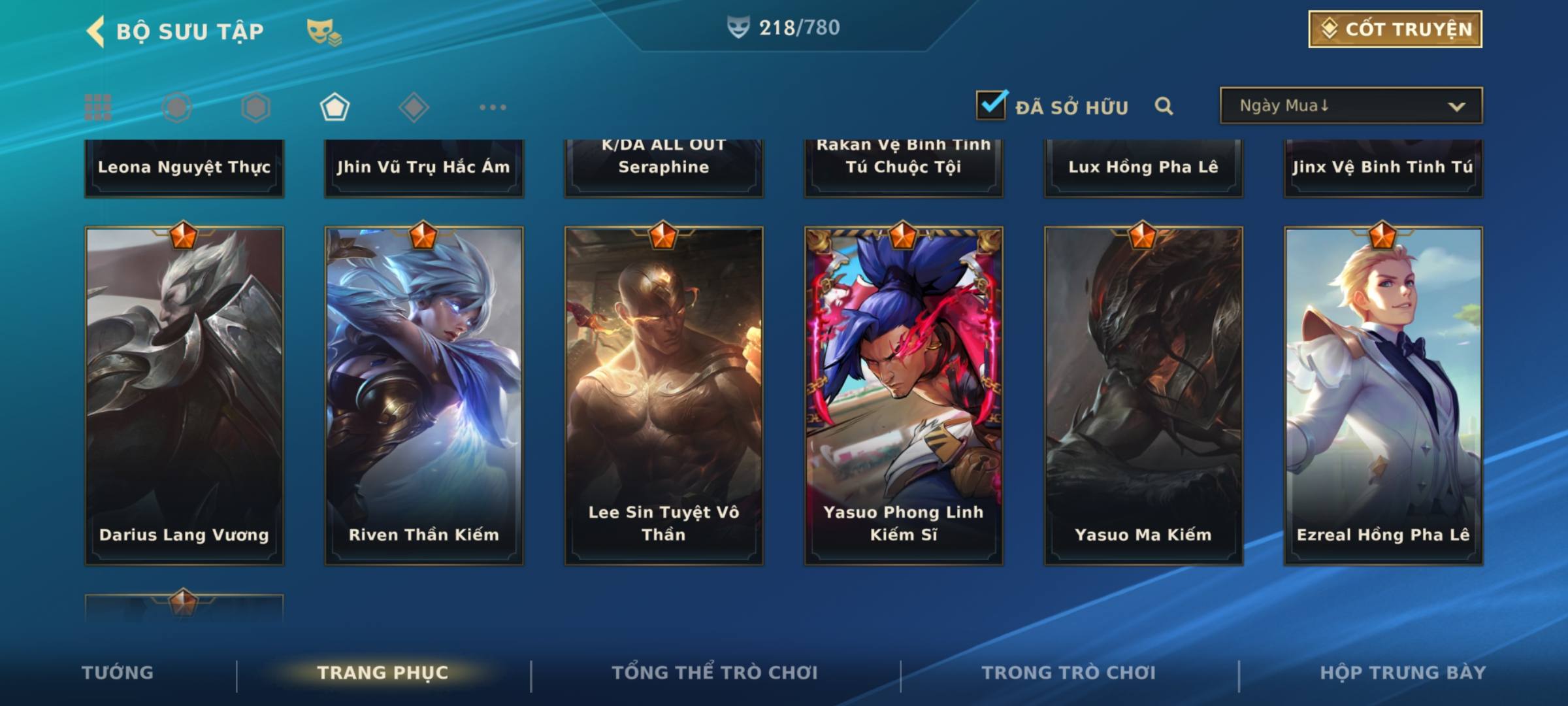Select the all-skins grid filter

coord(98,107)
